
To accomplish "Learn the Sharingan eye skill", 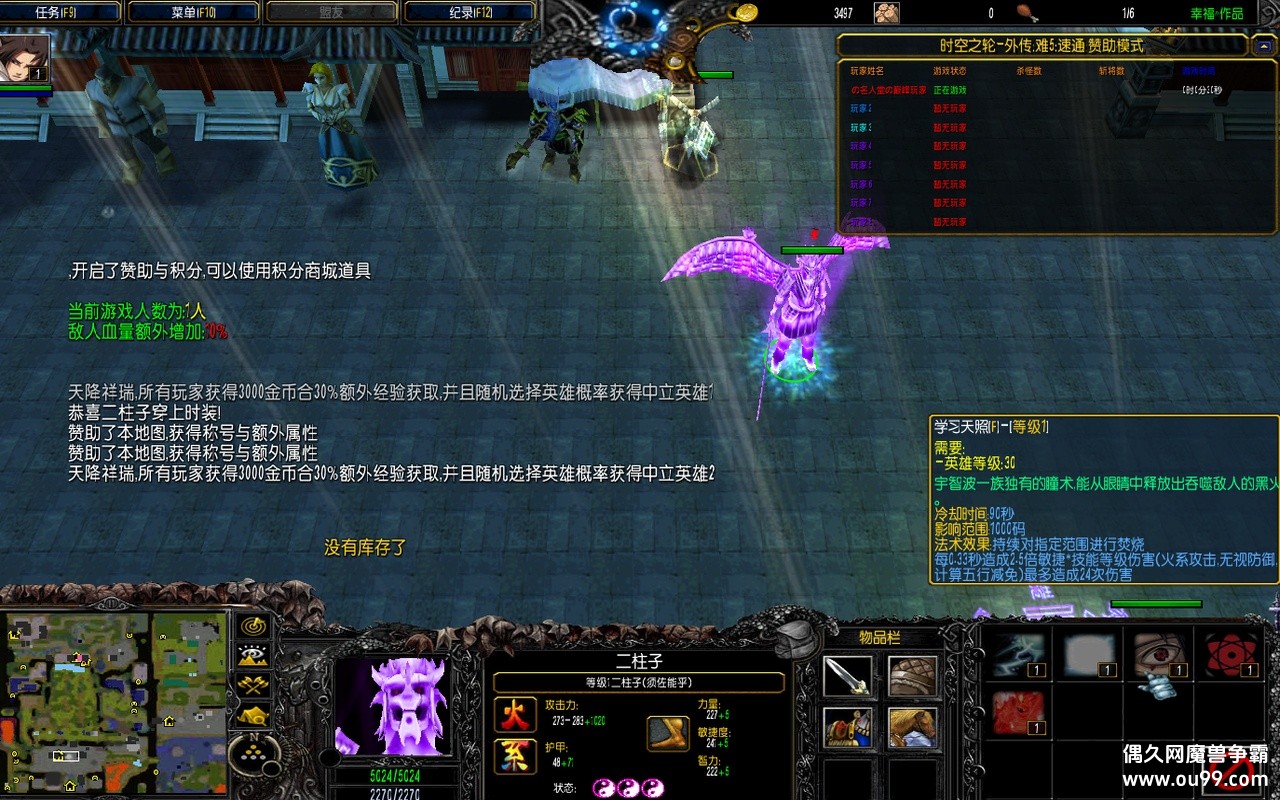I will [x=1159, y=653].
